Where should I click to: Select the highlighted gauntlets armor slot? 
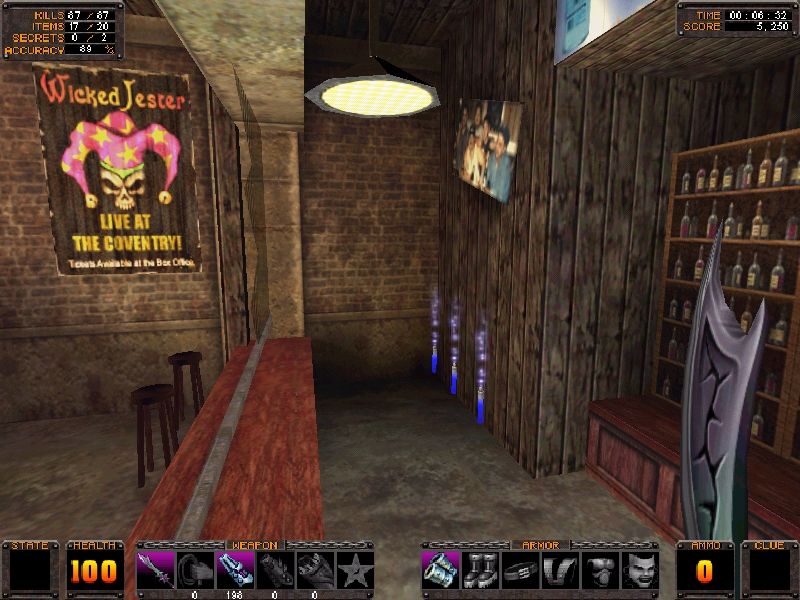pyautogui.click(x=440, y=570)
